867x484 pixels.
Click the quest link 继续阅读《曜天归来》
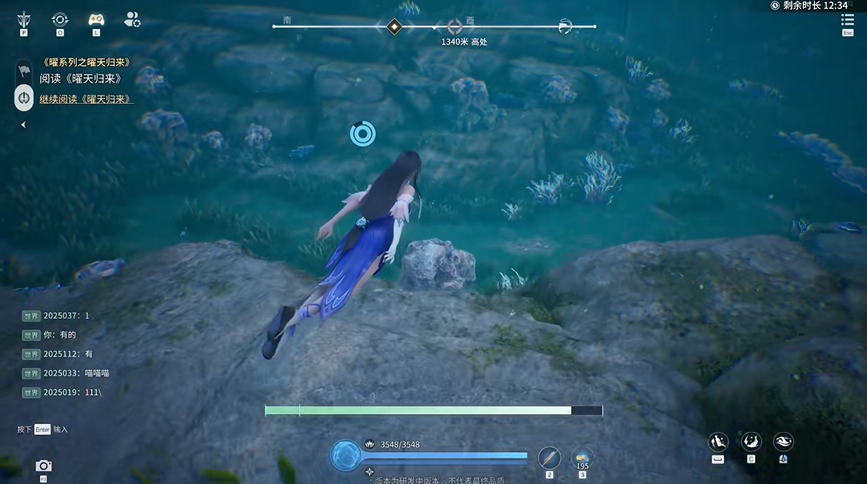point(86,99)
